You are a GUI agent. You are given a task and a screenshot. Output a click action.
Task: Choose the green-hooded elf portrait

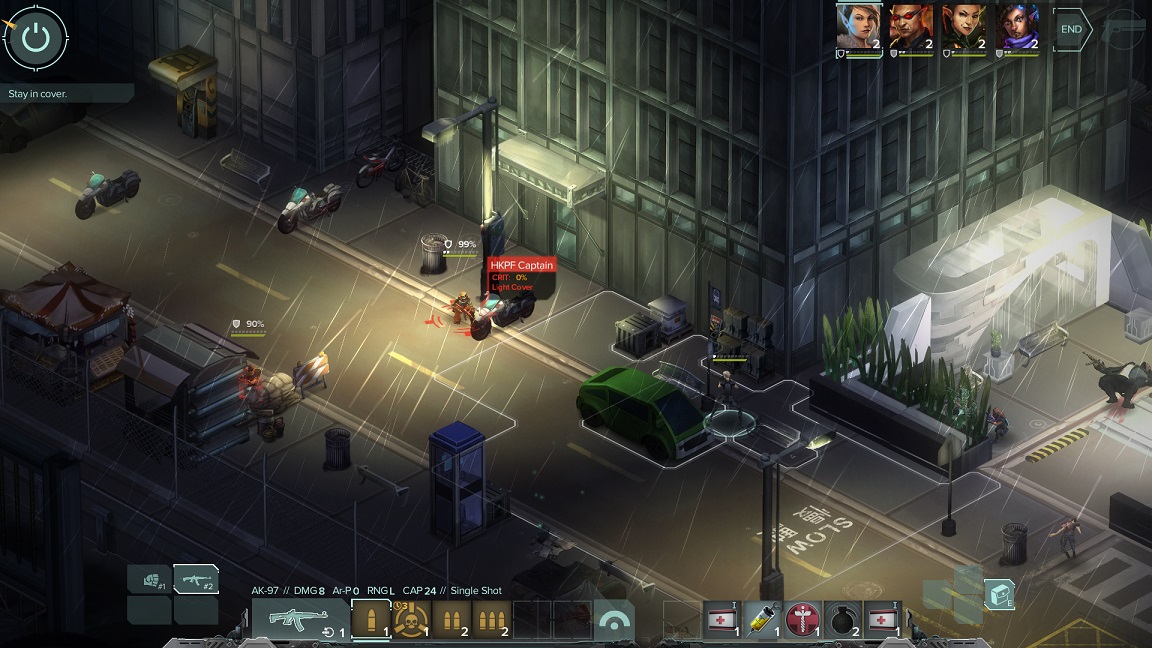coord(965,27)
